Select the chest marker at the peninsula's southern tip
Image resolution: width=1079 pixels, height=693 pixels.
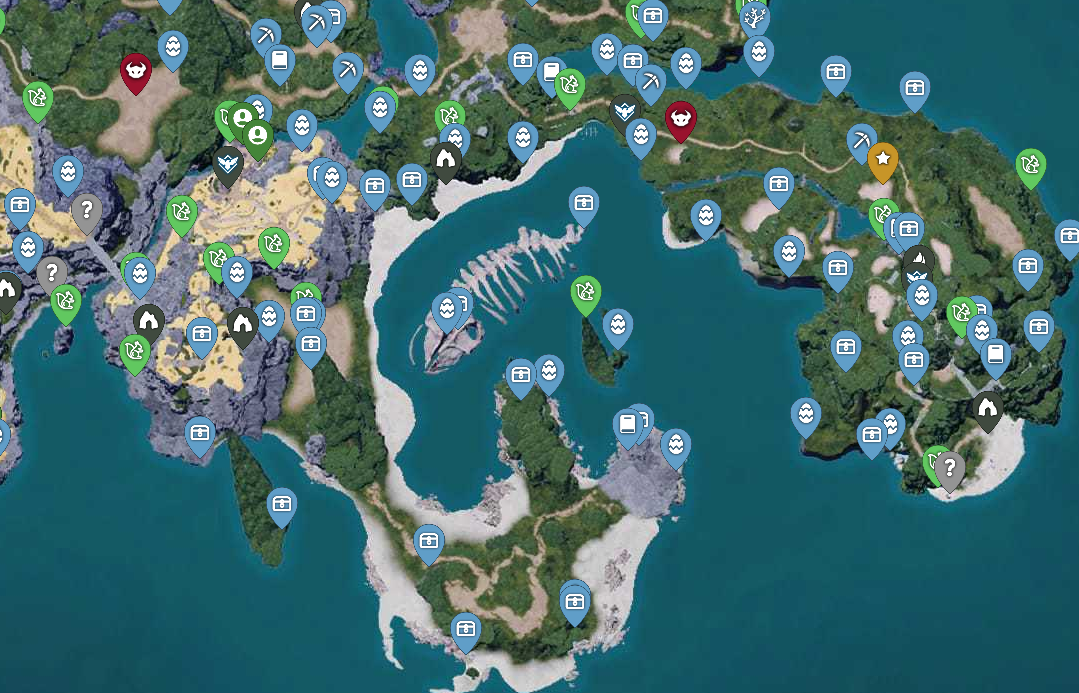pos(464,628)
